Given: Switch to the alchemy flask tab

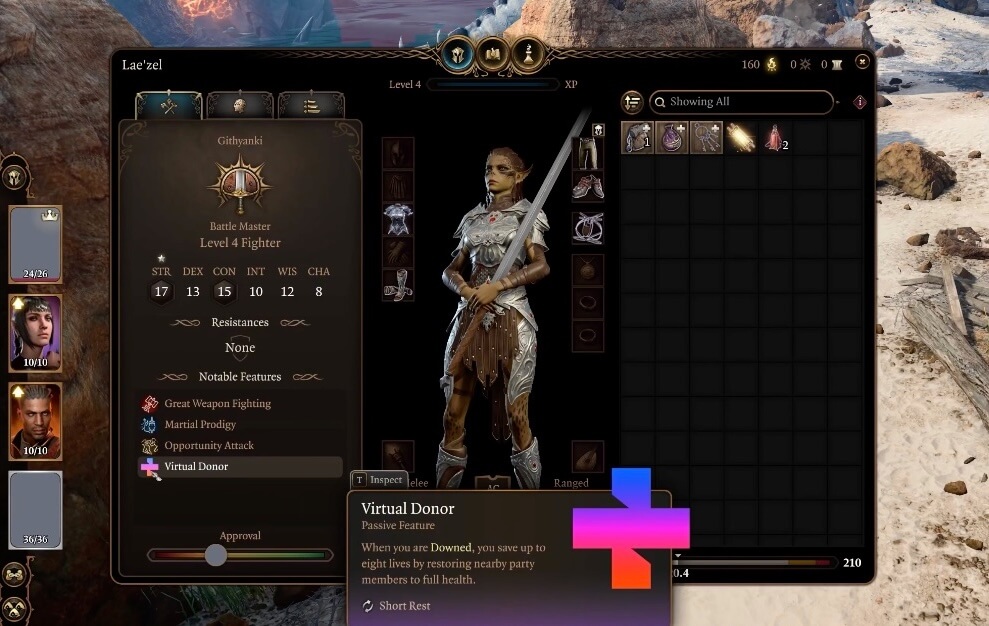Looking at the screenshot, I should pos(526,53).
